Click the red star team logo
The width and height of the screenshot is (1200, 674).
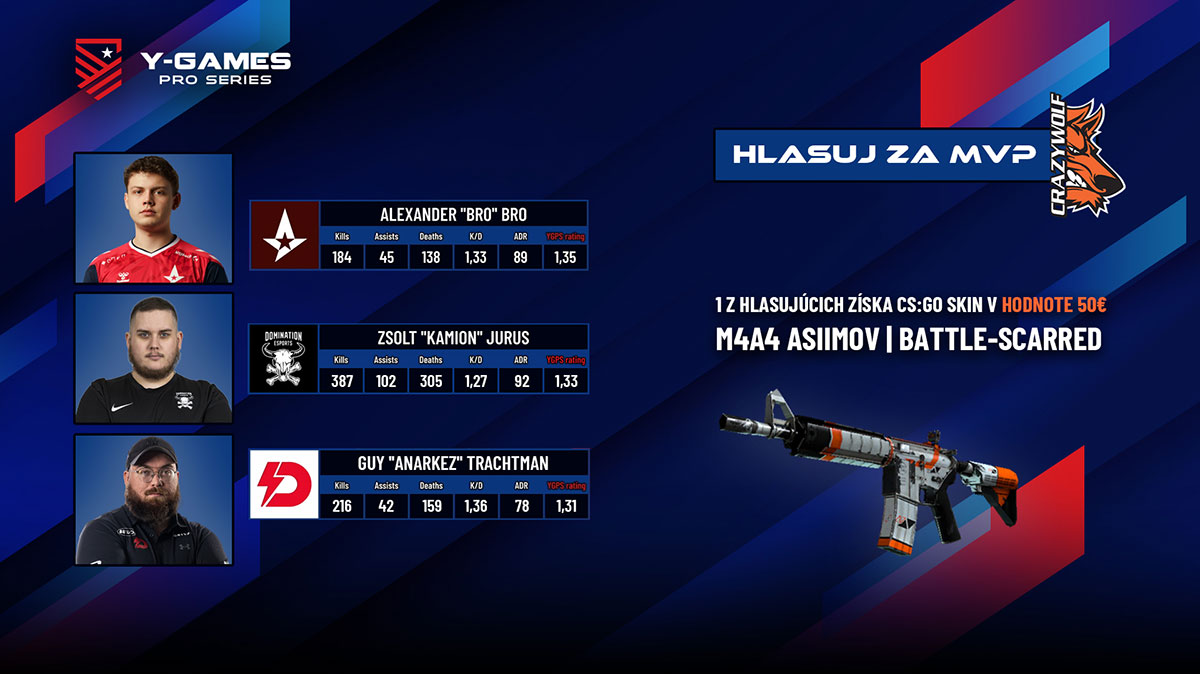(x=284, y=235)
